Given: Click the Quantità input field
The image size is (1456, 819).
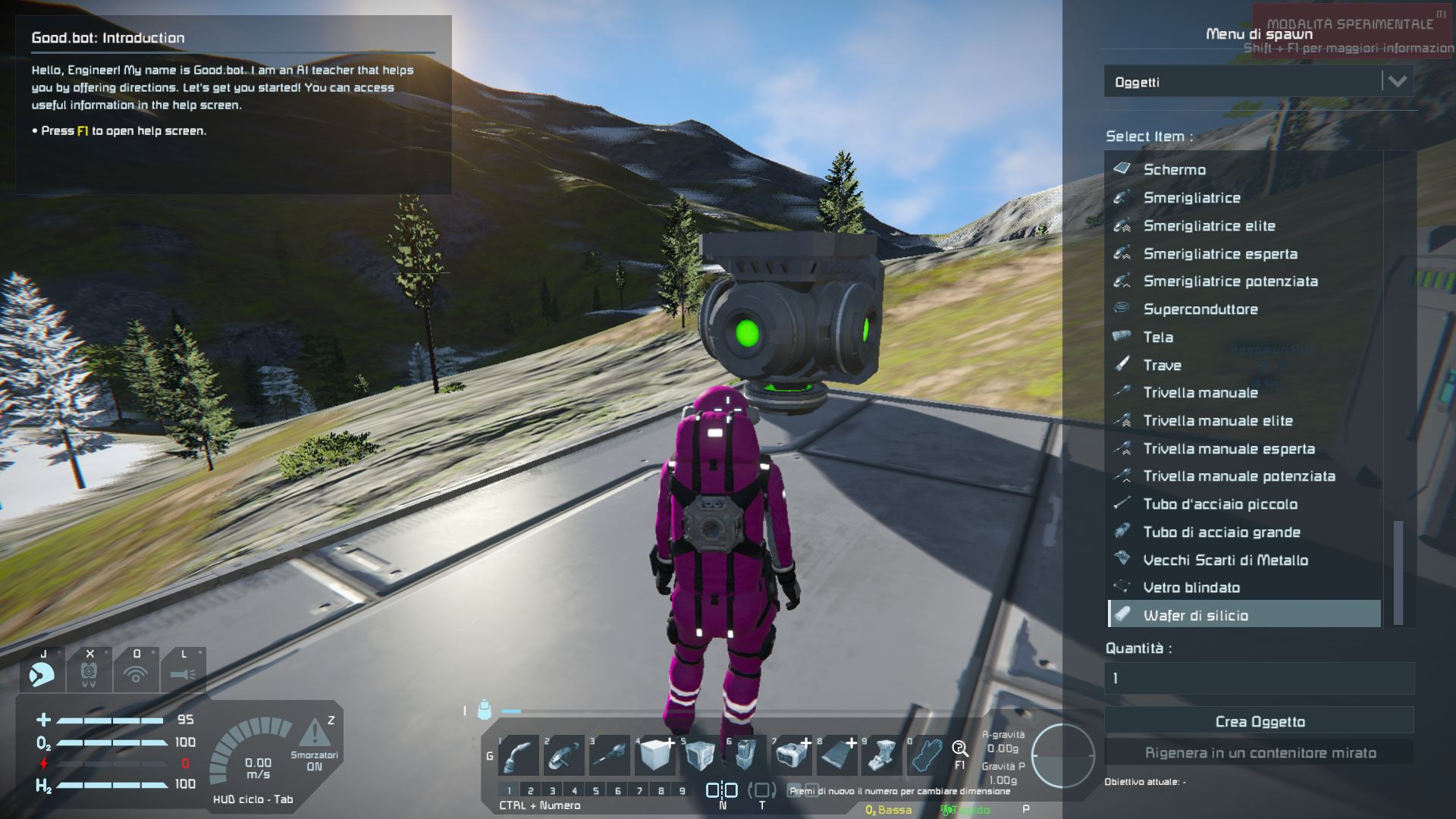Looking at the screenshot, I should click(x=1259, y=678).
